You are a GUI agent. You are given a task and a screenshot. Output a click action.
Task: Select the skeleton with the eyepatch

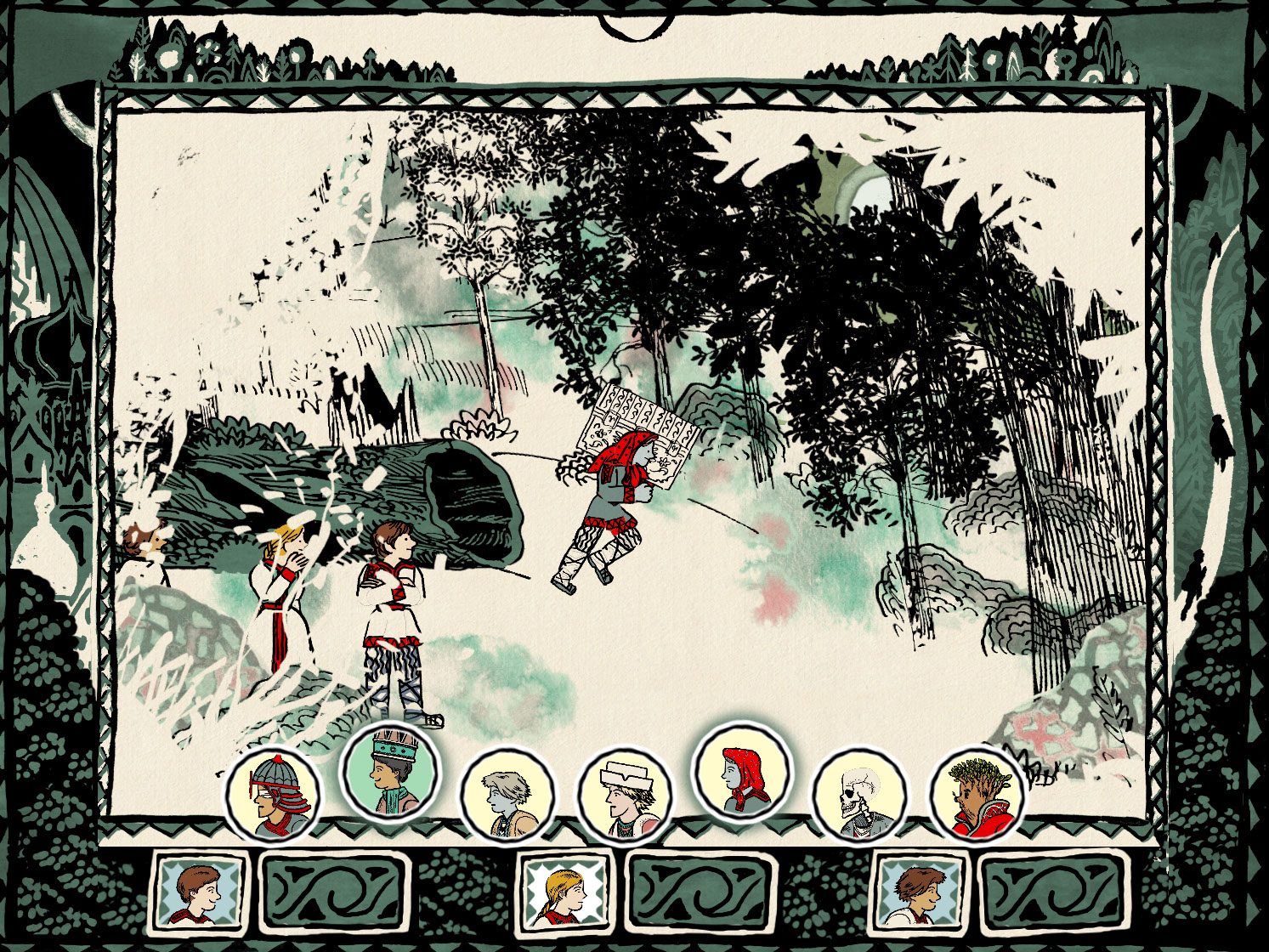point(858,796)
